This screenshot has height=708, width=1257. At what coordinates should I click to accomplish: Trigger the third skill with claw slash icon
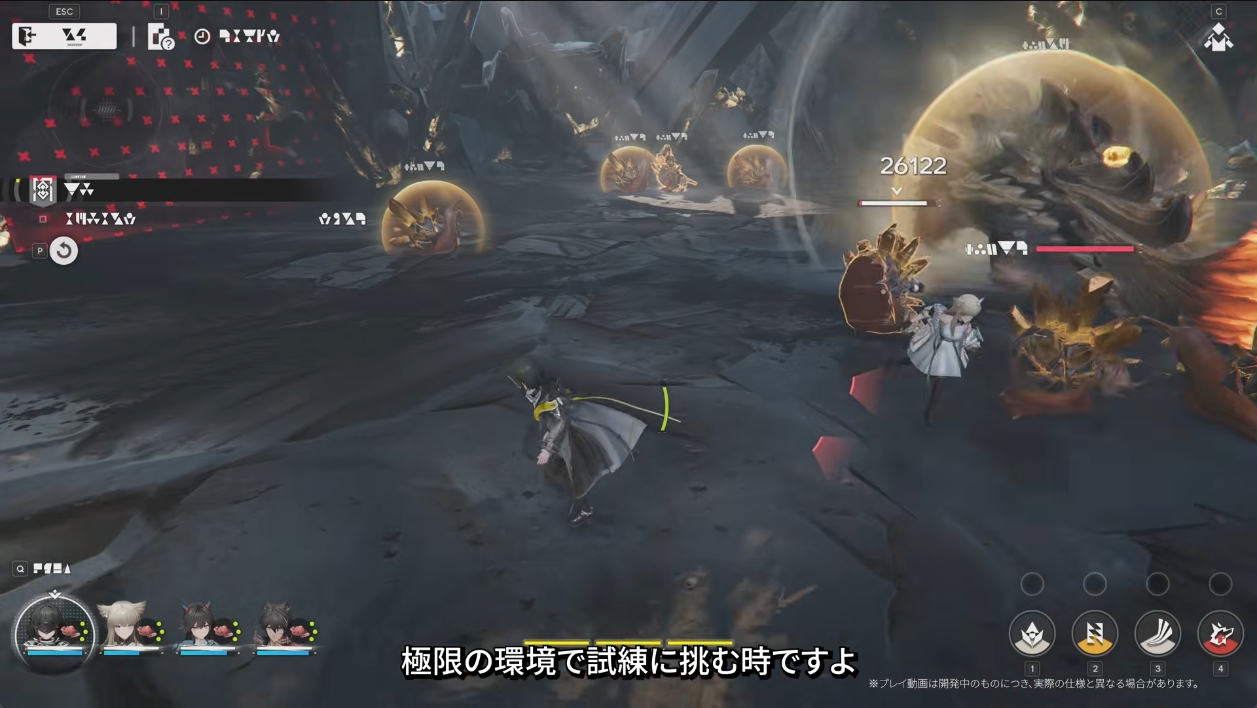click(1158, 633)
